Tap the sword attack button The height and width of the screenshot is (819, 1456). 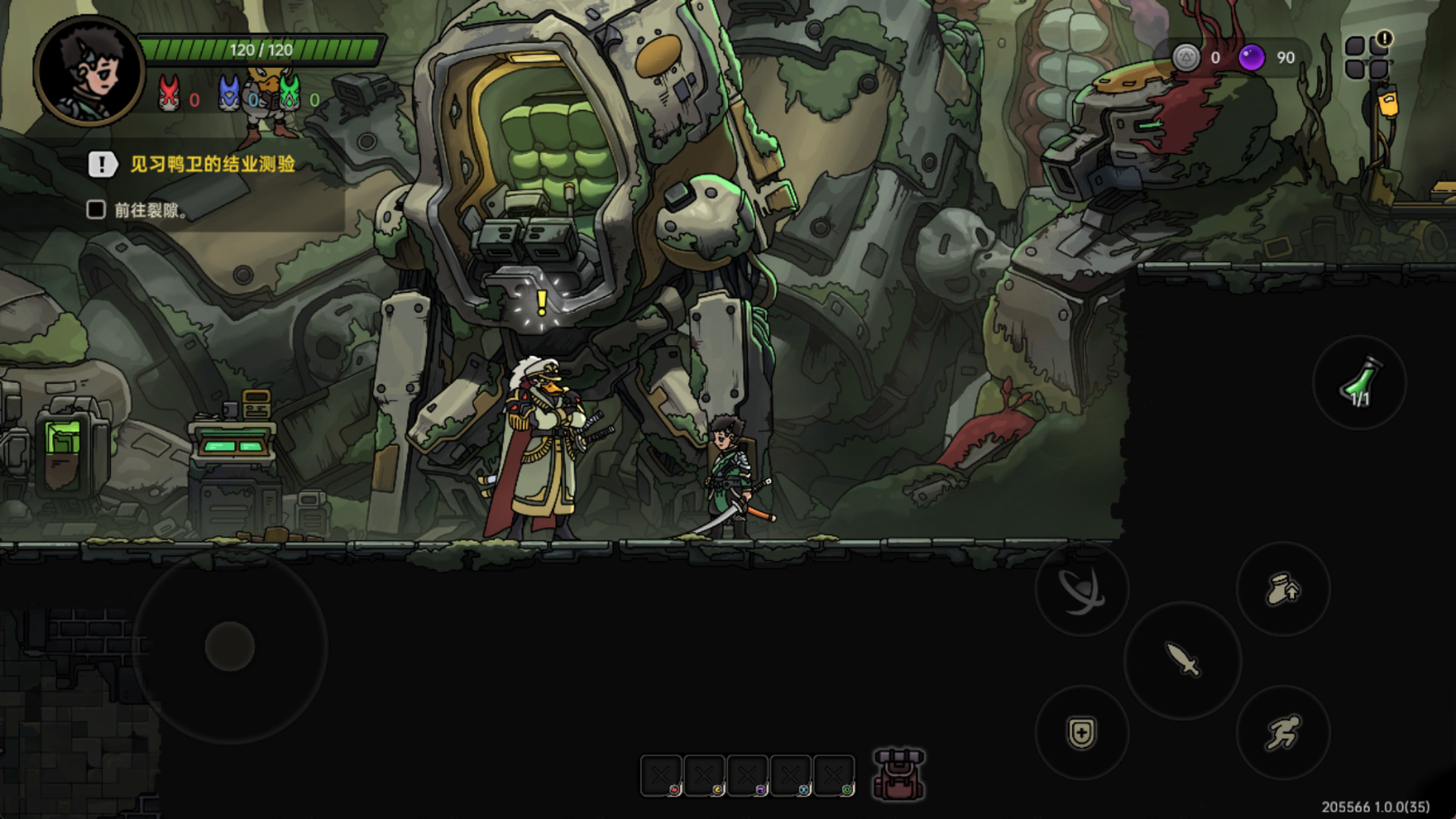click(x=1182, y=660)
